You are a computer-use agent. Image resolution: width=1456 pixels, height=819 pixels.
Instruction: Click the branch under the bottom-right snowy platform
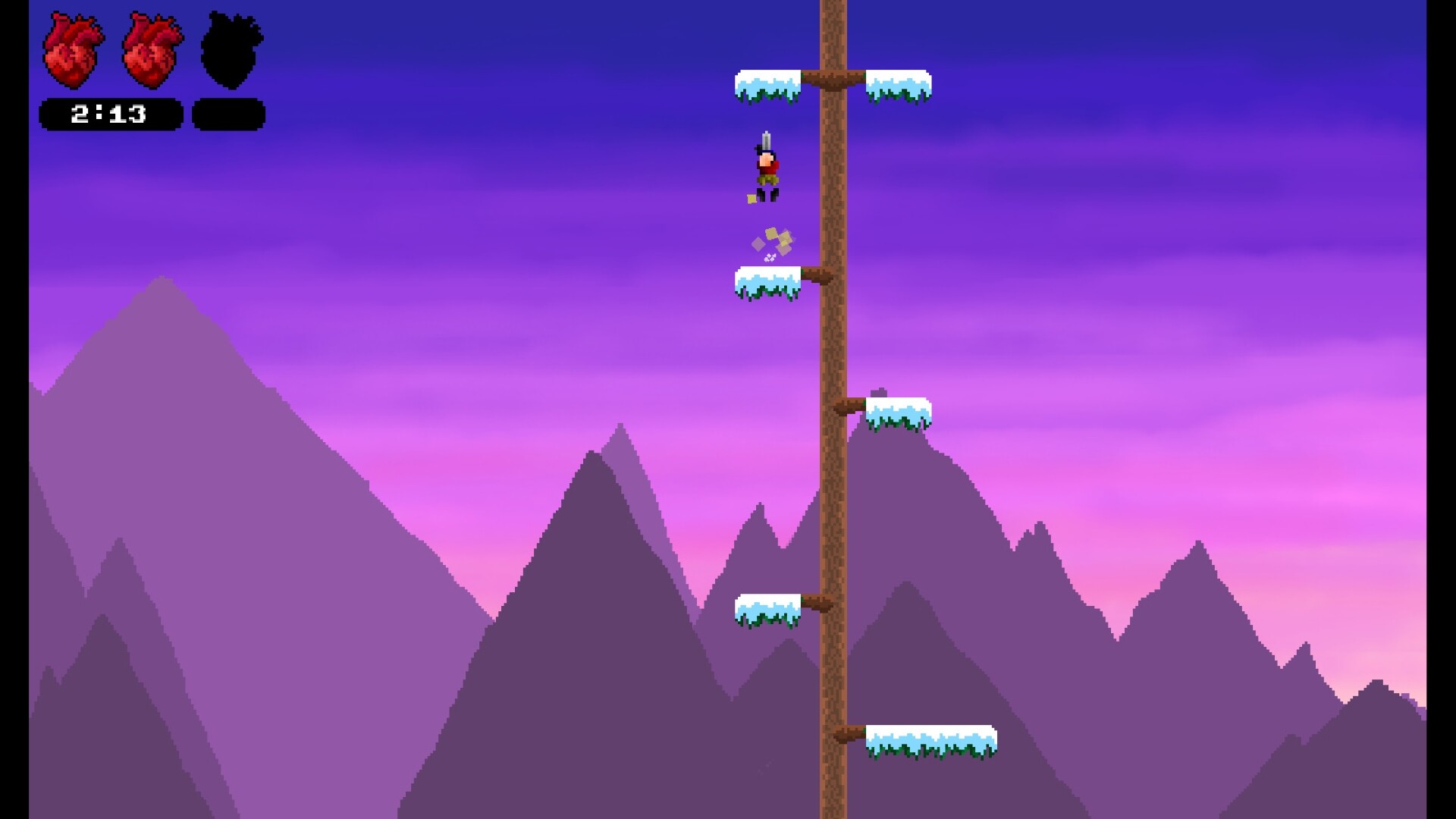pyautogui.click(x=849, y=734)
